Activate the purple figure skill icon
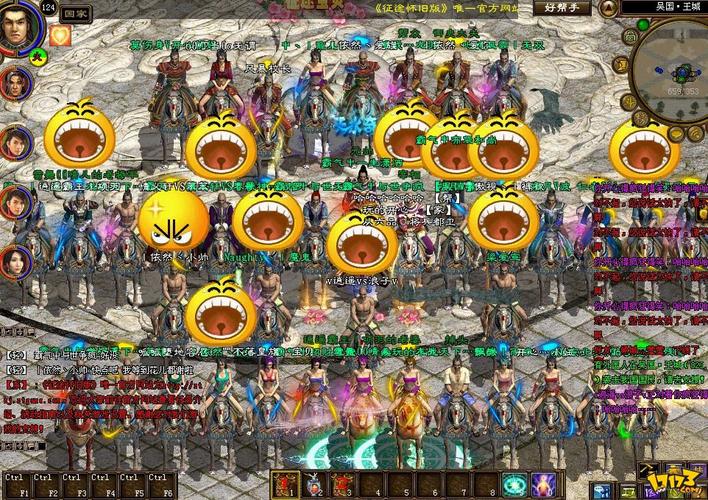 pos(545,486)
